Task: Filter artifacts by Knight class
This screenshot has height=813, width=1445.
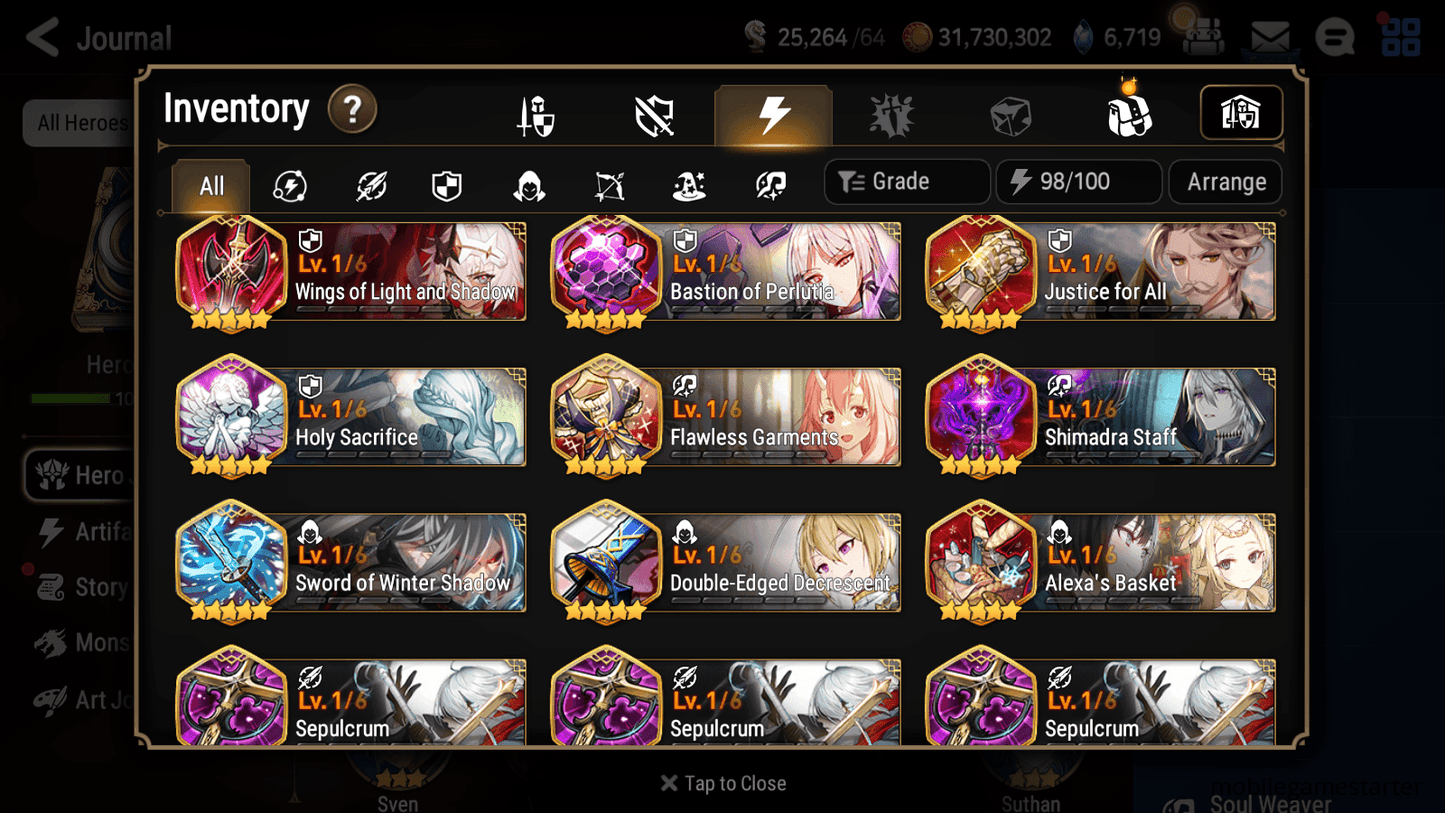Action: 447,183
